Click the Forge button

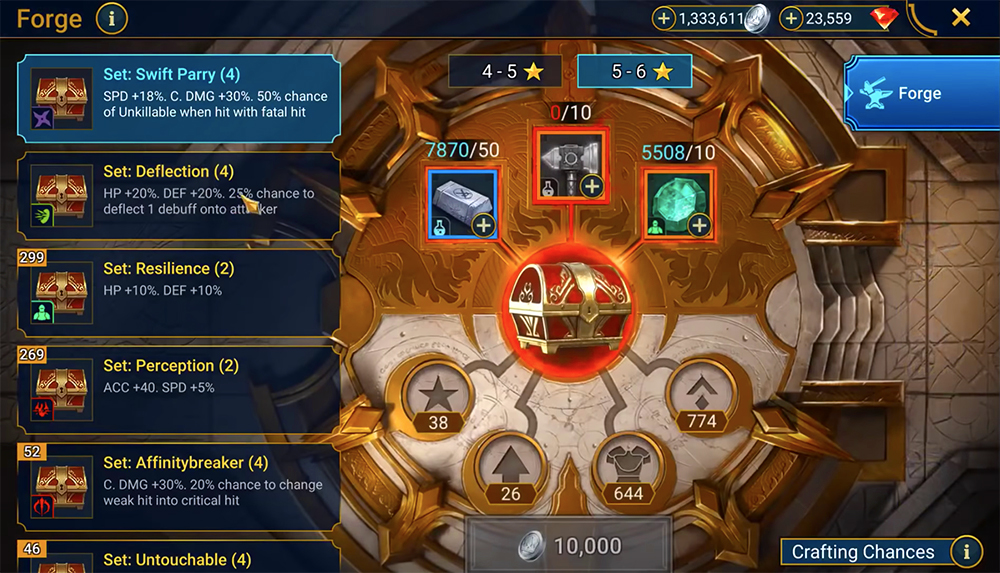920,94
